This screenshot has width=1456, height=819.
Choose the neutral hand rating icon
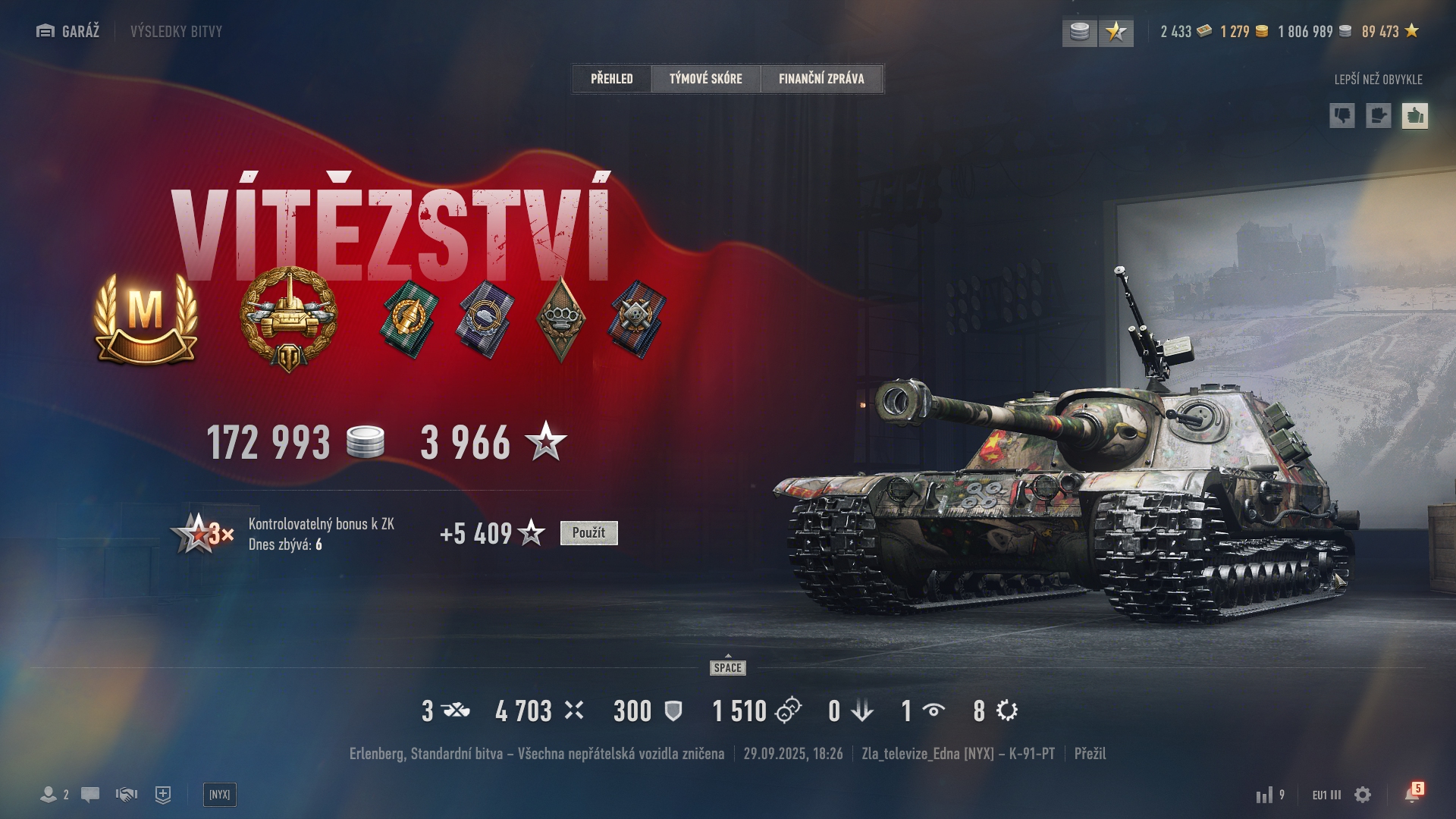pyautogui.click(x=1378, y=116)
